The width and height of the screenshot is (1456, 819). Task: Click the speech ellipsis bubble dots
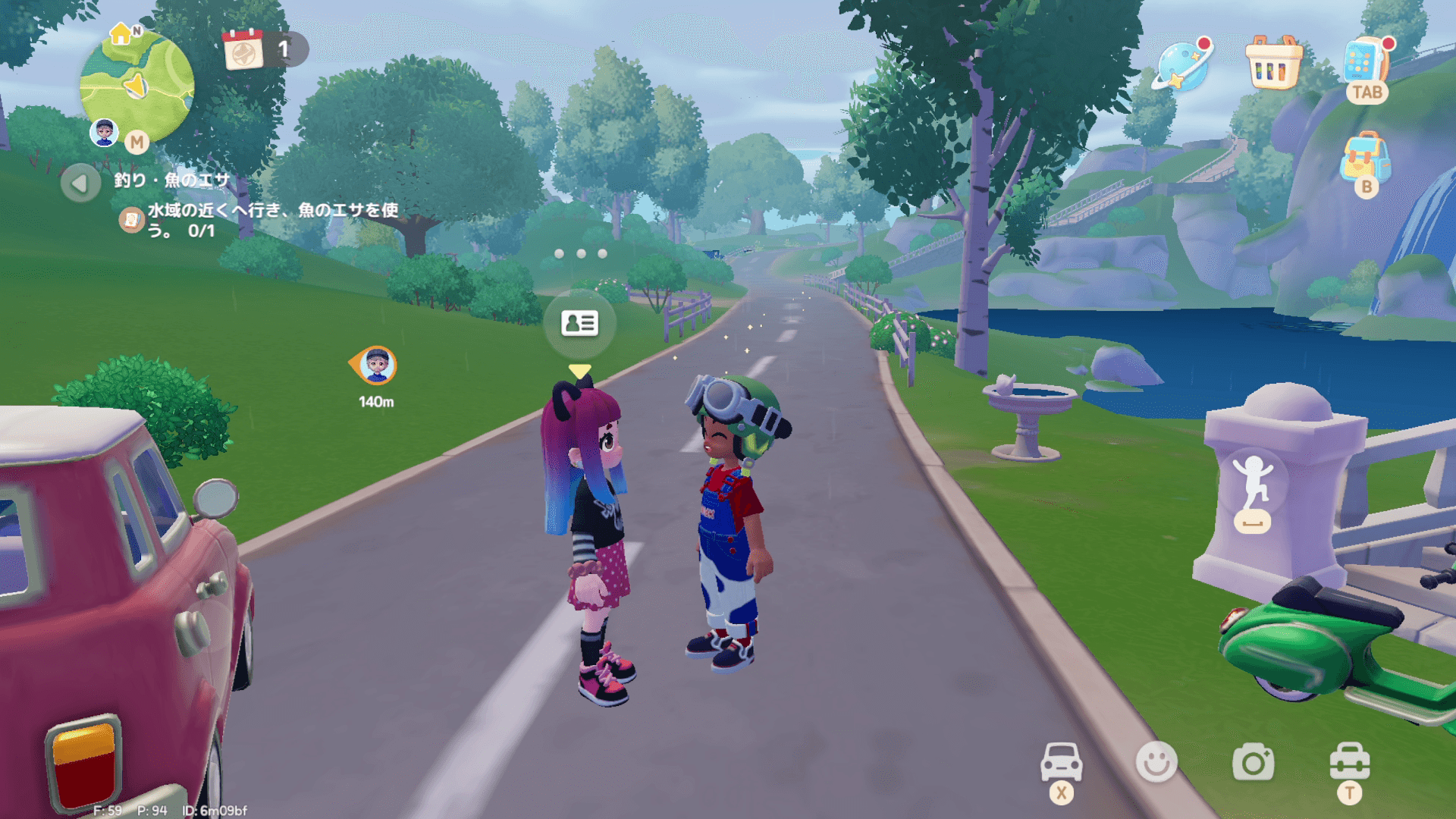coord(580,254)
